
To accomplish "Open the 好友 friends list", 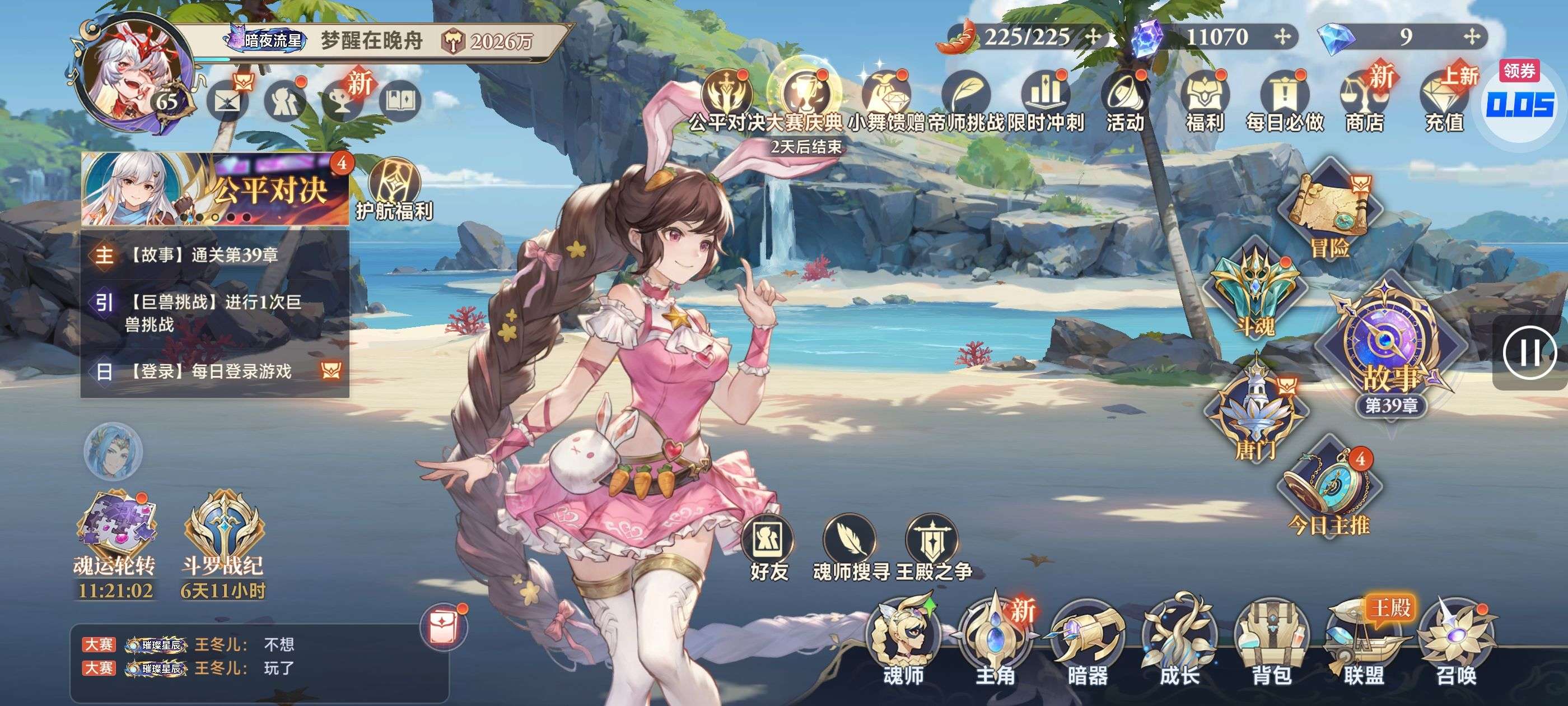I will point(768,548).
